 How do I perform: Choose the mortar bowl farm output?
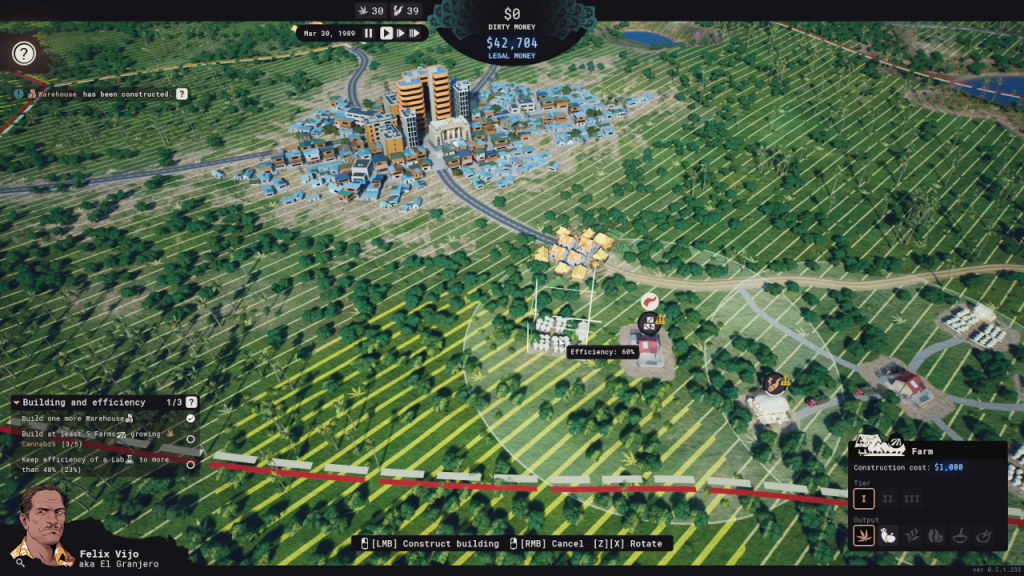pyautogui.click(x=959, y=536)
